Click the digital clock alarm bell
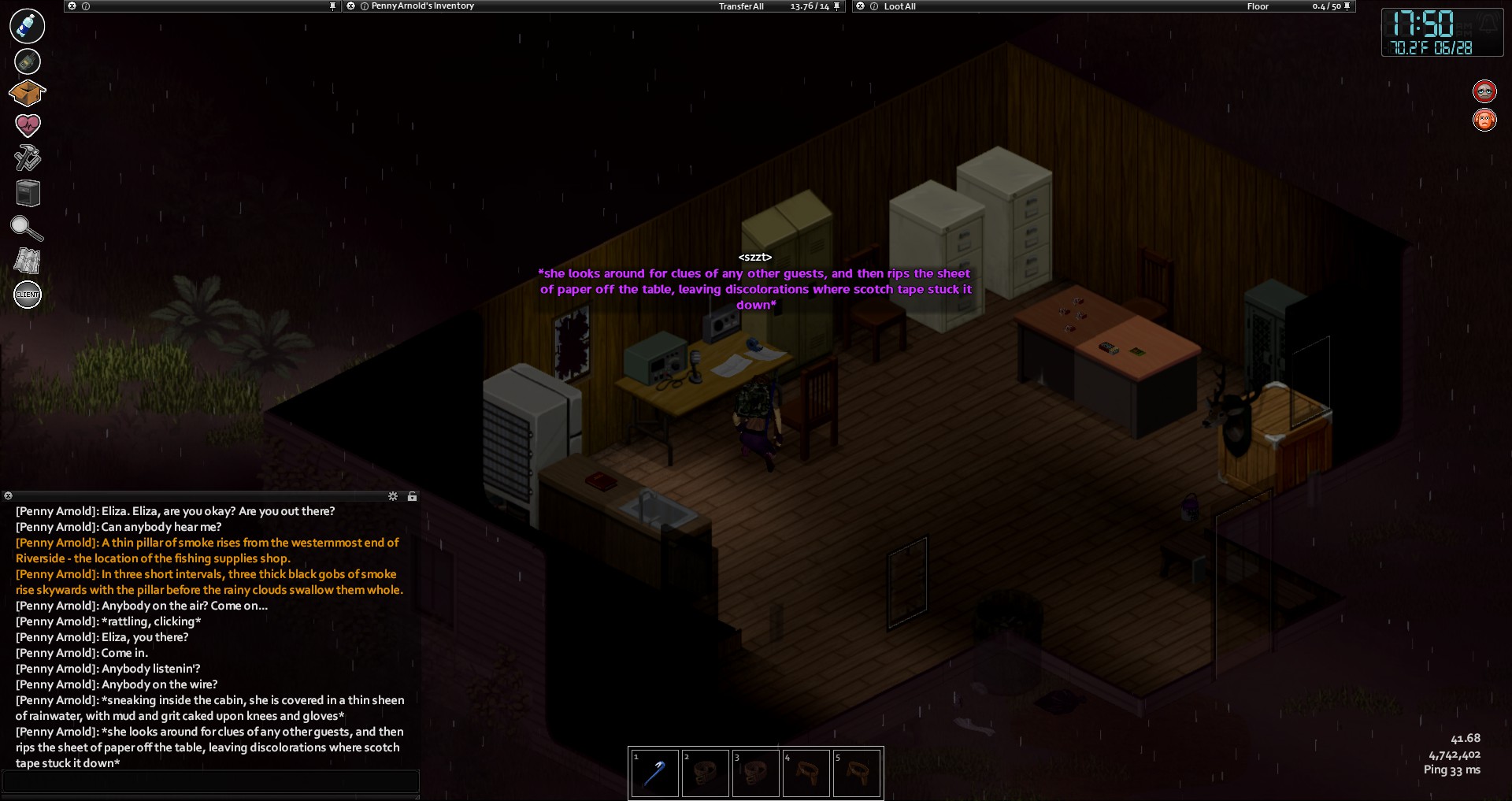The image size is (1512, 801). (x=1488, y=23)
